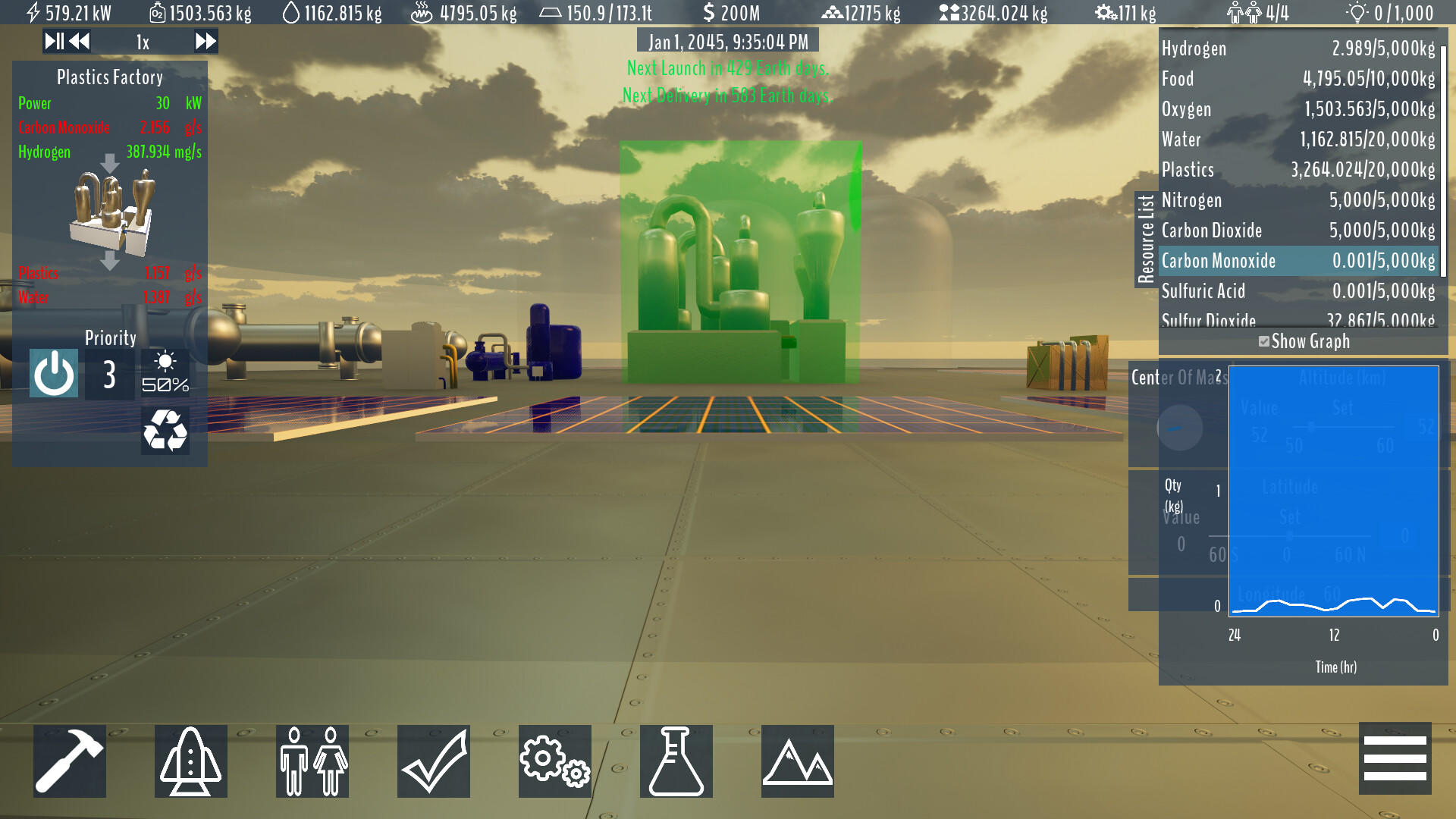This screenshot has width=1456, height=819.
Task: Open the settings gears panel
Action: pos(554,761)
